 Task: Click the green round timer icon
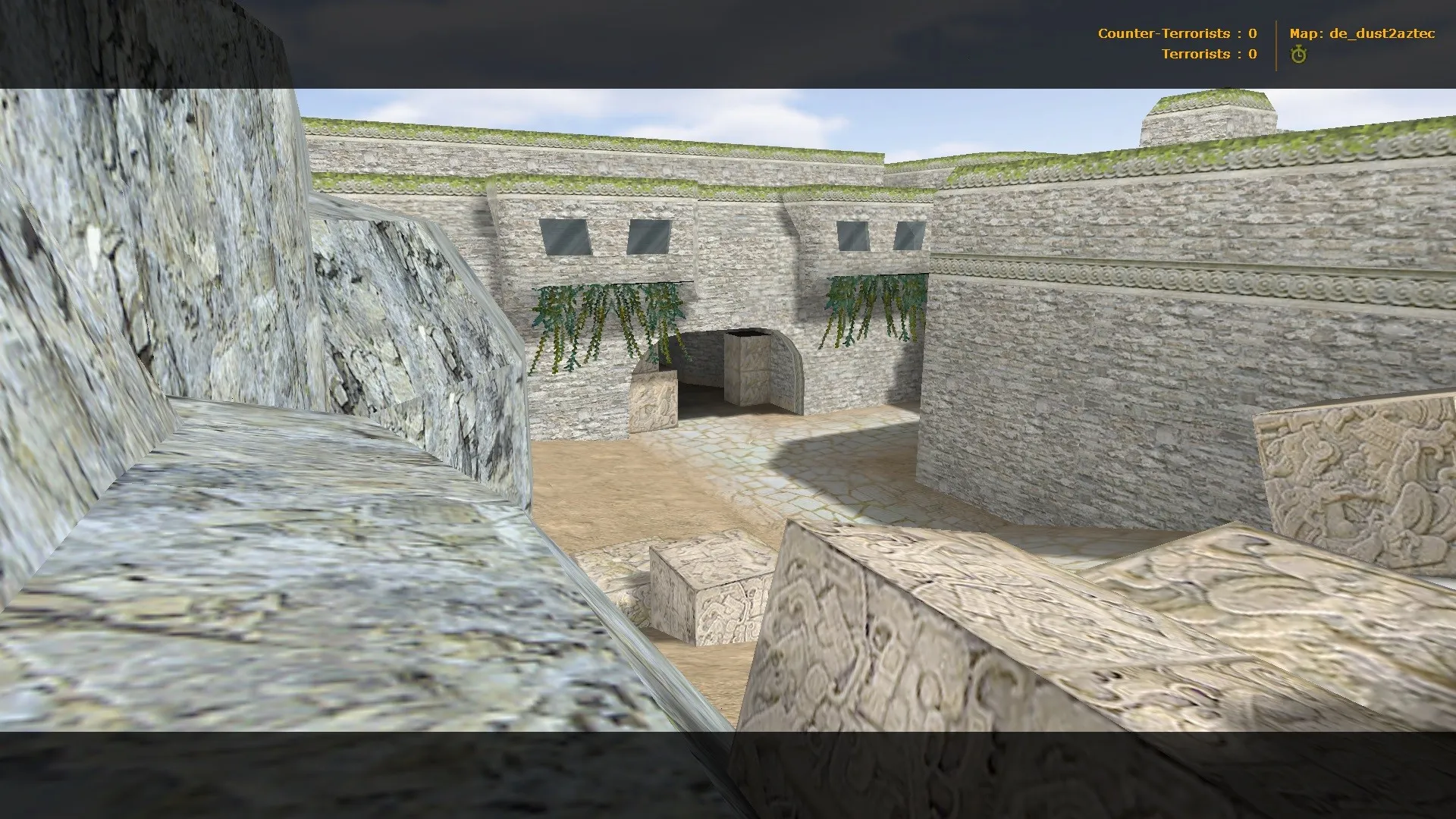tap(1299, 54)
